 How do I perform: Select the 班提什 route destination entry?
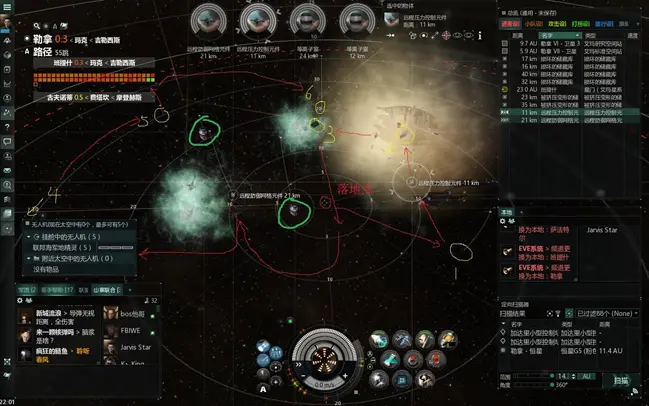(x=61, y=61)
